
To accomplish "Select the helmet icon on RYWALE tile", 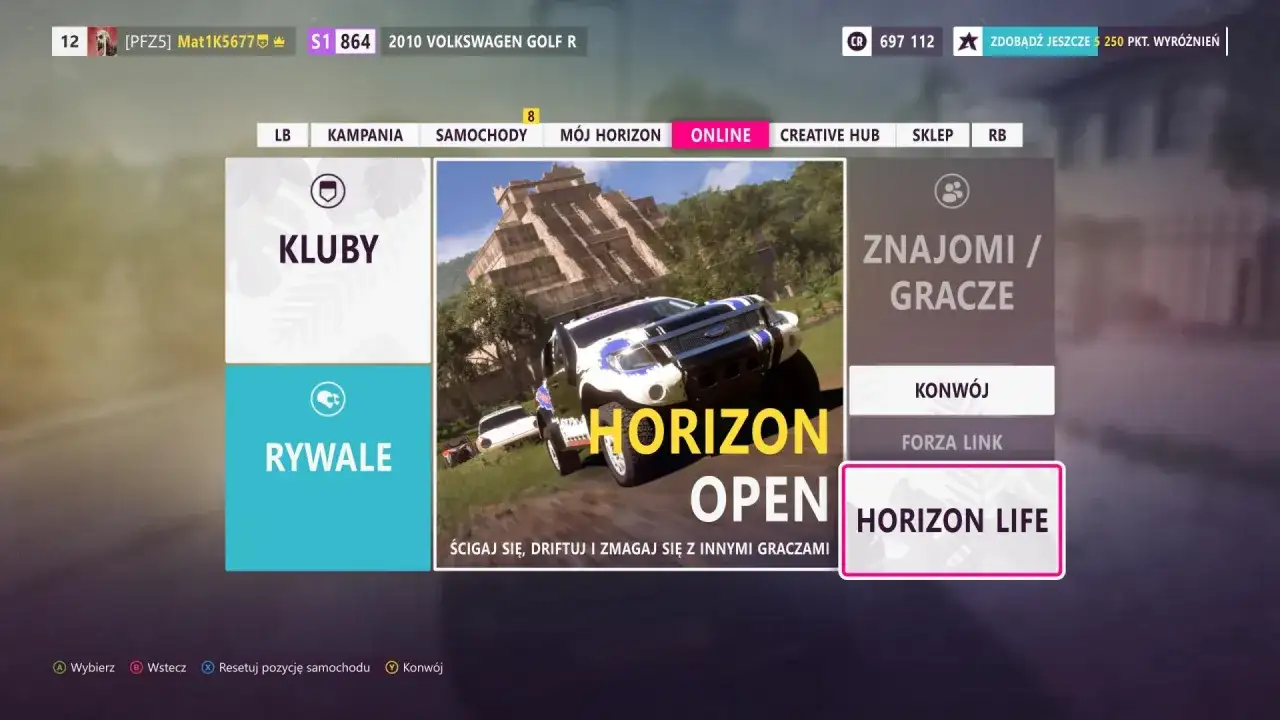I will 326,397.
